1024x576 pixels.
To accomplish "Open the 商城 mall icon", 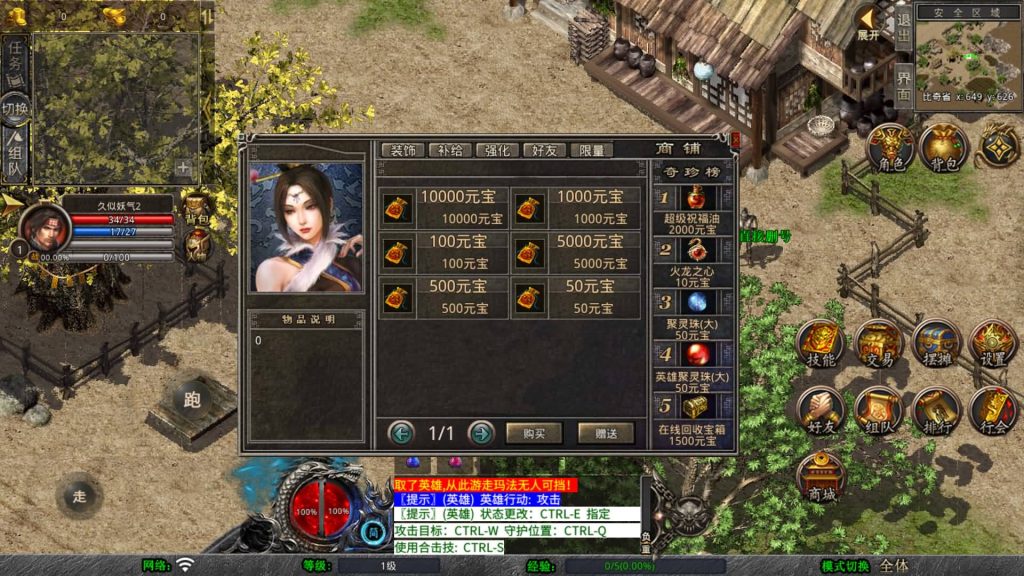I will click(821, 476).
